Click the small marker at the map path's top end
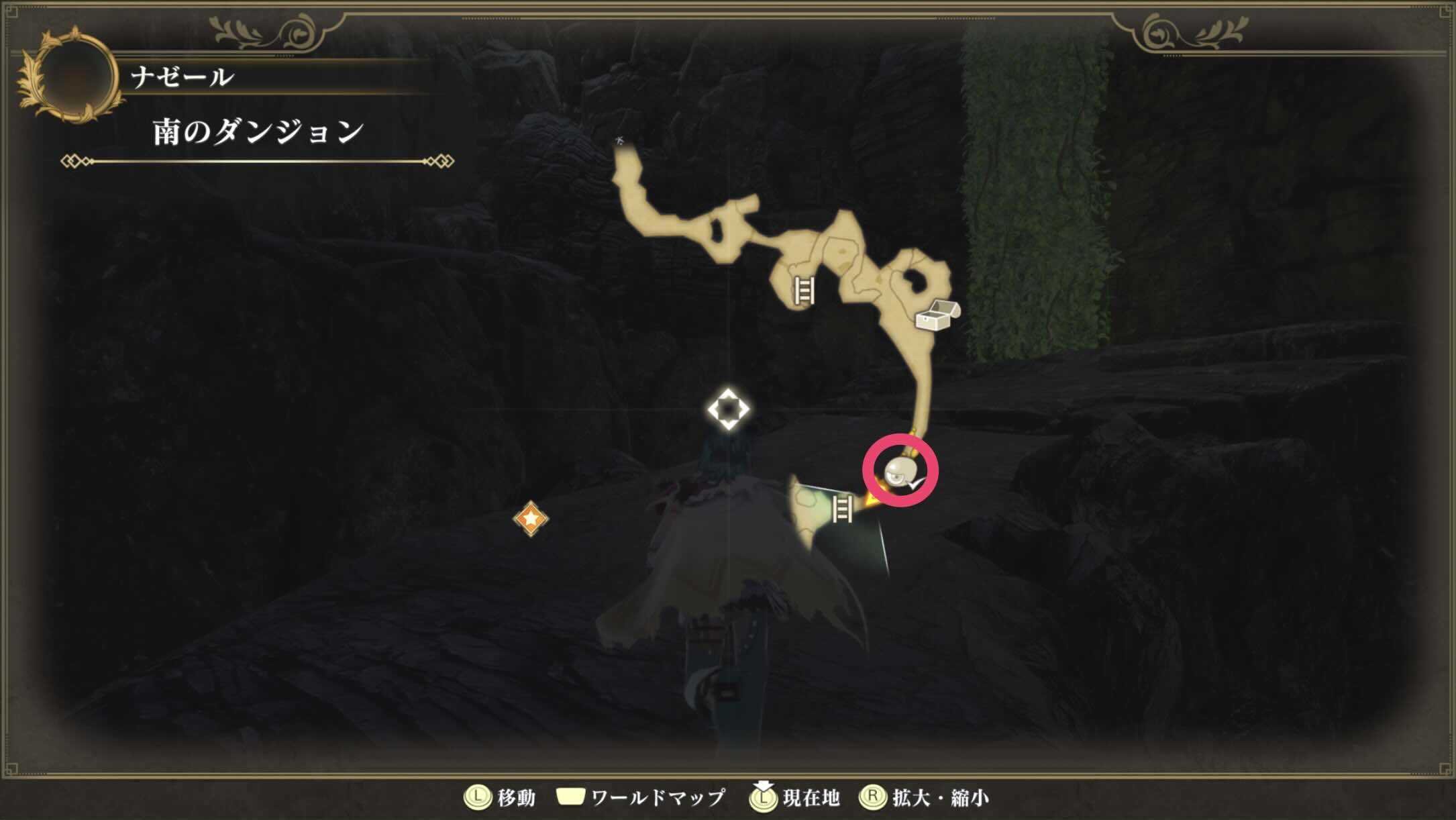The width and height of the screenshot is (1456, 820). click(619, 140)
